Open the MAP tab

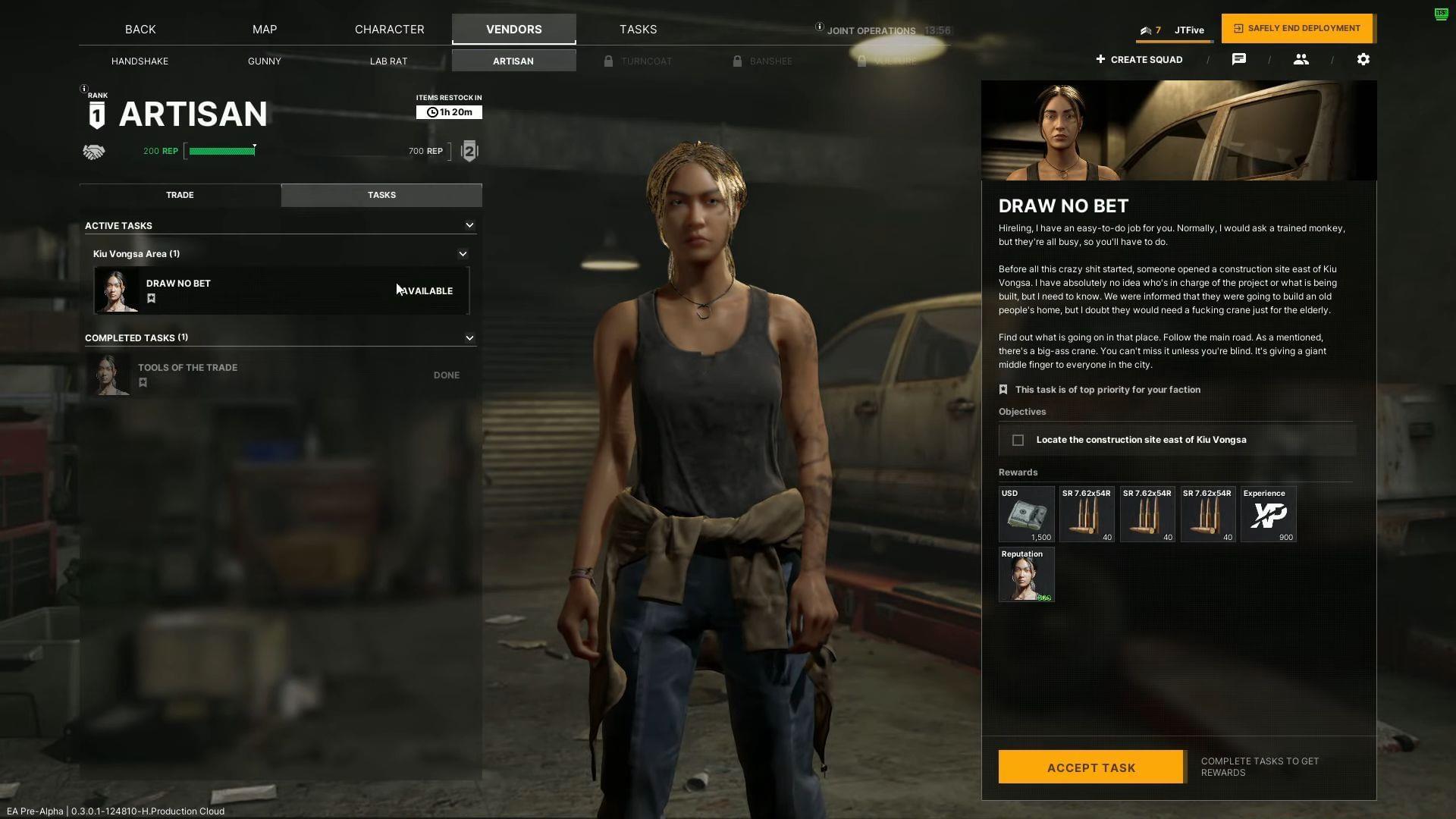(265, 30)
